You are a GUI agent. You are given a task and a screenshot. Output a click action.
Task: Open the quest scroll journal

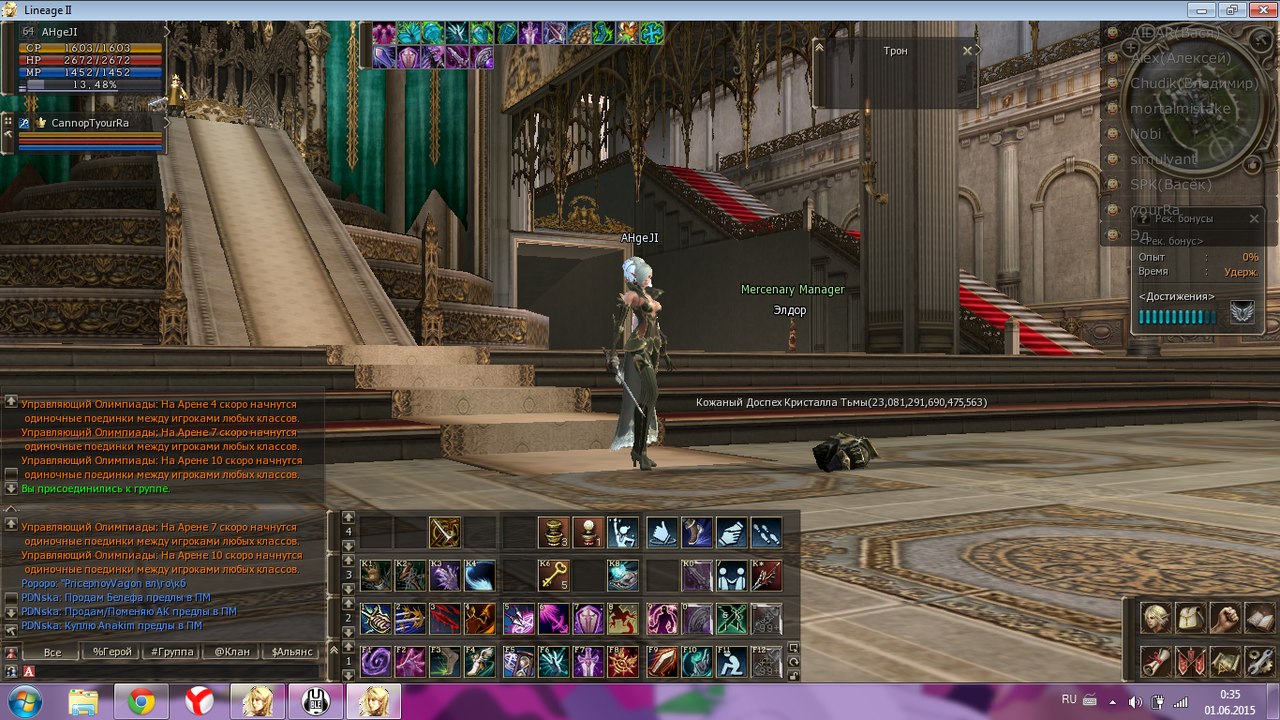tap(1156, 661)
